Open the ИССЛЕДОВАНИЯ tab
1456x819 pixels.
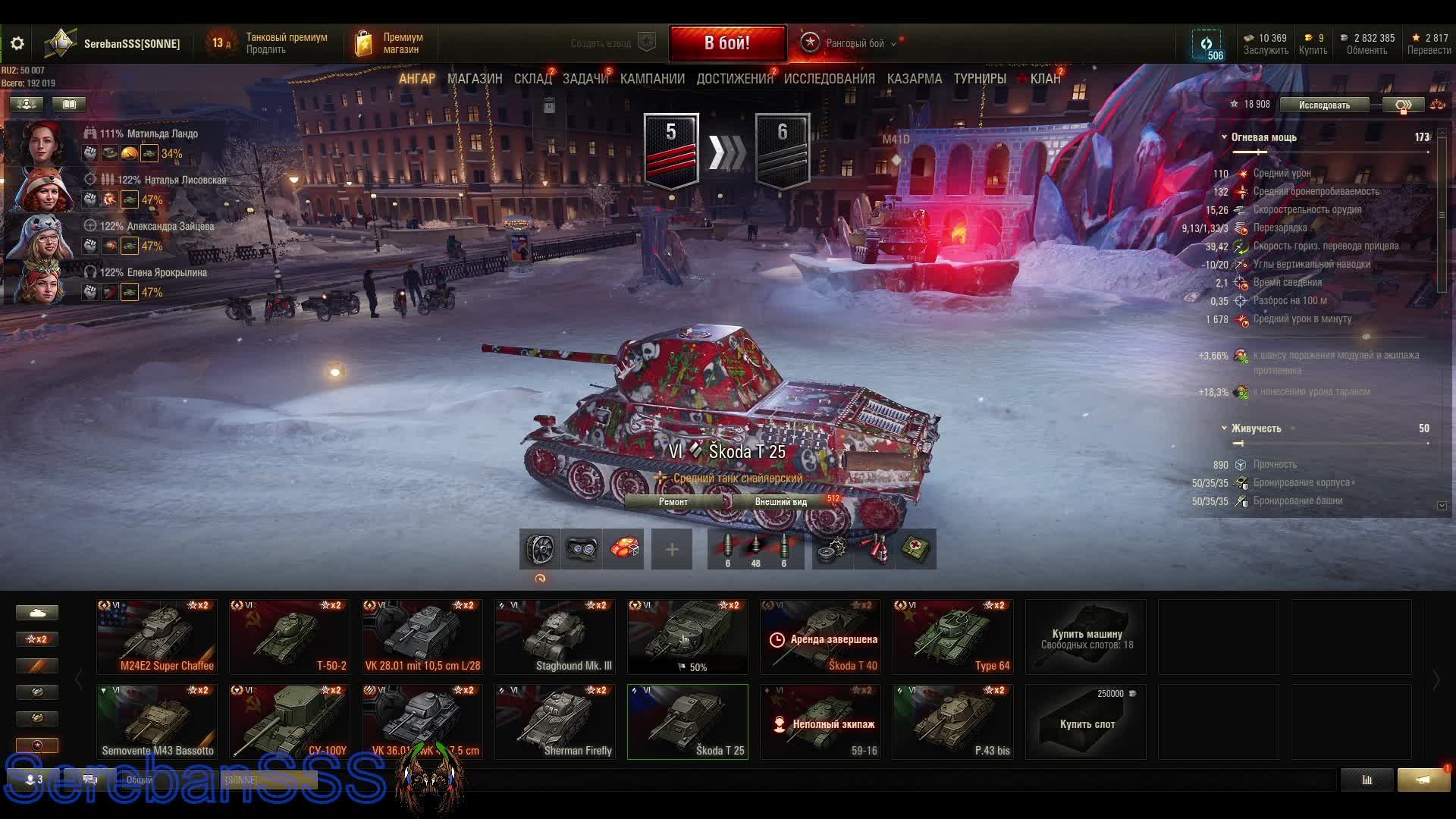click(x=829, y=79)
